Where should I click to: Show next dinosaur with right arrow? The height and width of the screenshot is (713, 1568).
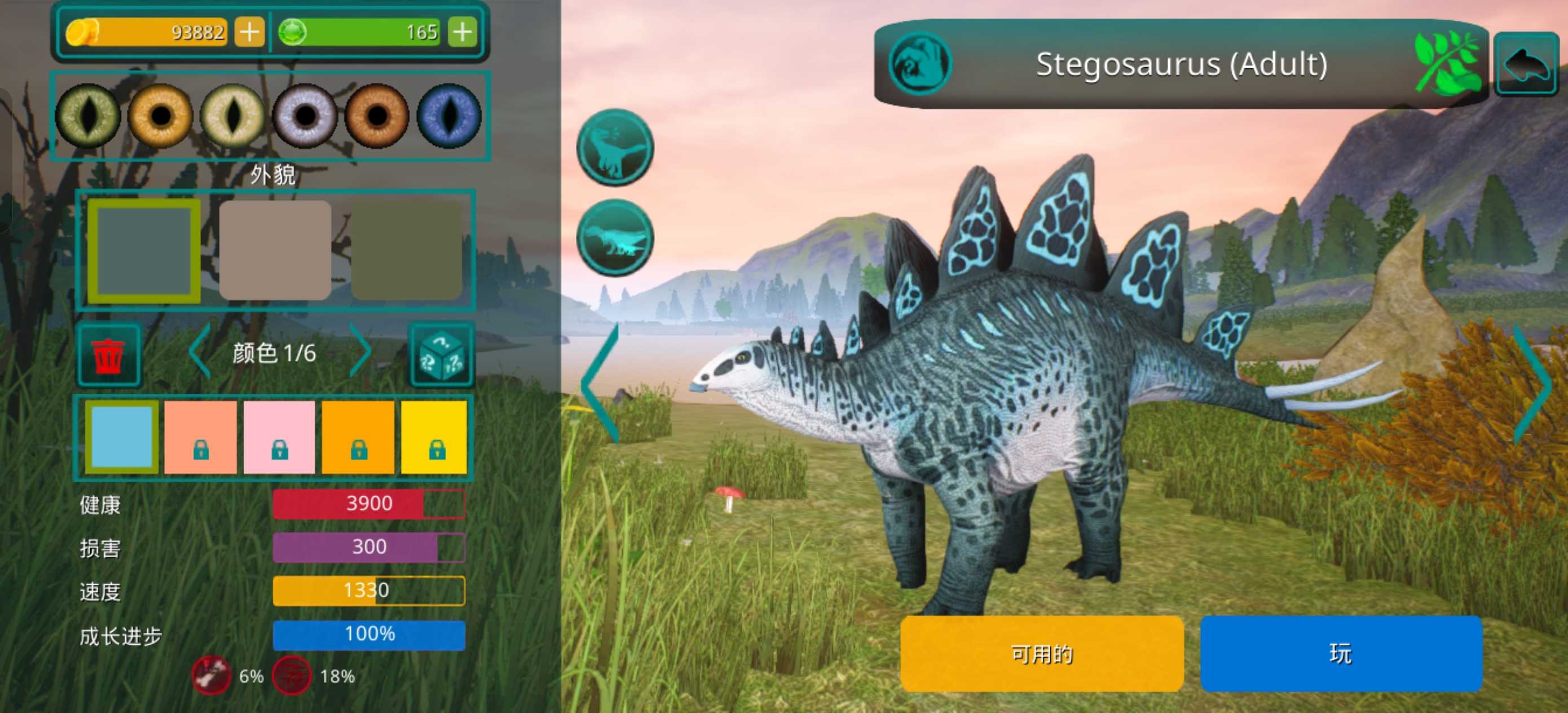(x=1532, y=384)
